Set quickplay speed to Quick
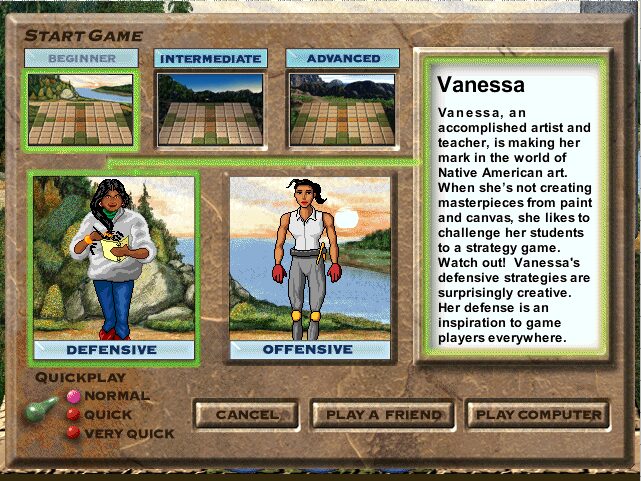The width and height of the screenshot is (641, 481). [73, 414]
